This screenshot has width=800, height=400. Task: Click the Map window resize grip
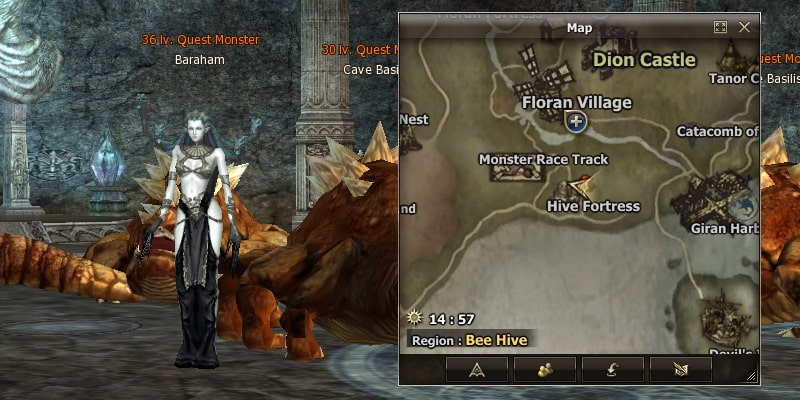tap(751, 376)
